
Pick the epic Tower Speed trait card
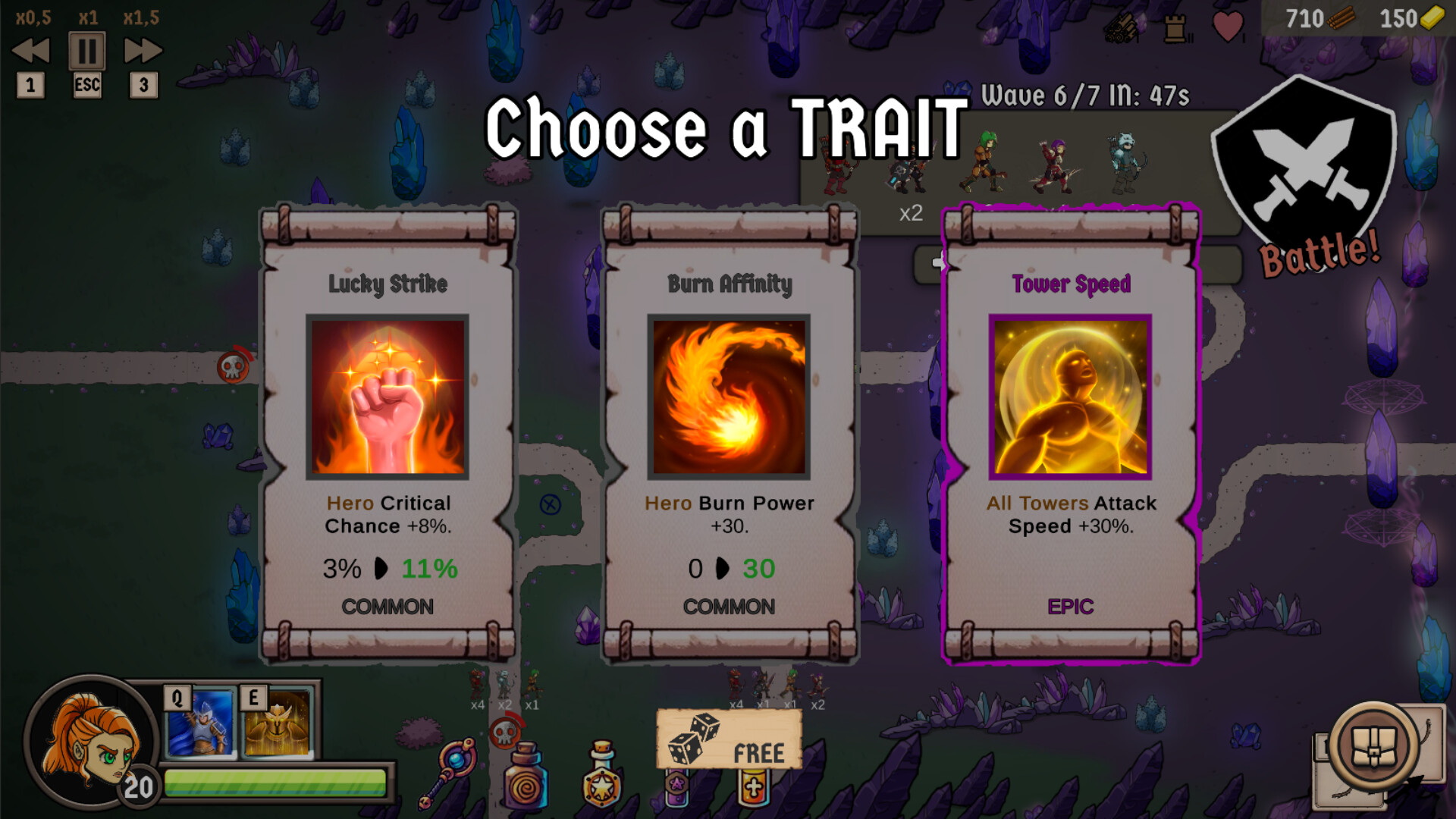(1070, 432)
